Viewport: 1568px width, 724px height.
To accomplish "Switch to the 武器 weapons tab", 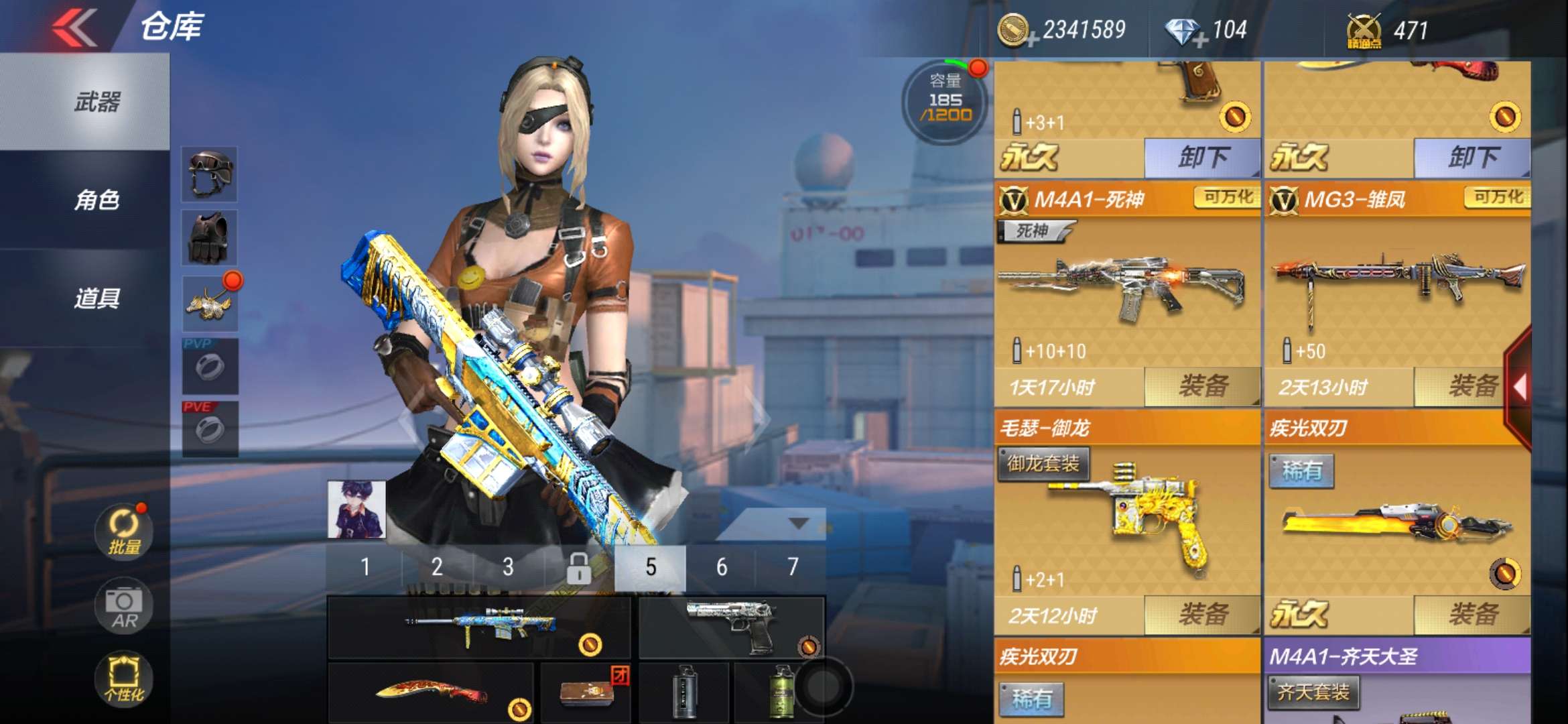I will 96,102.
